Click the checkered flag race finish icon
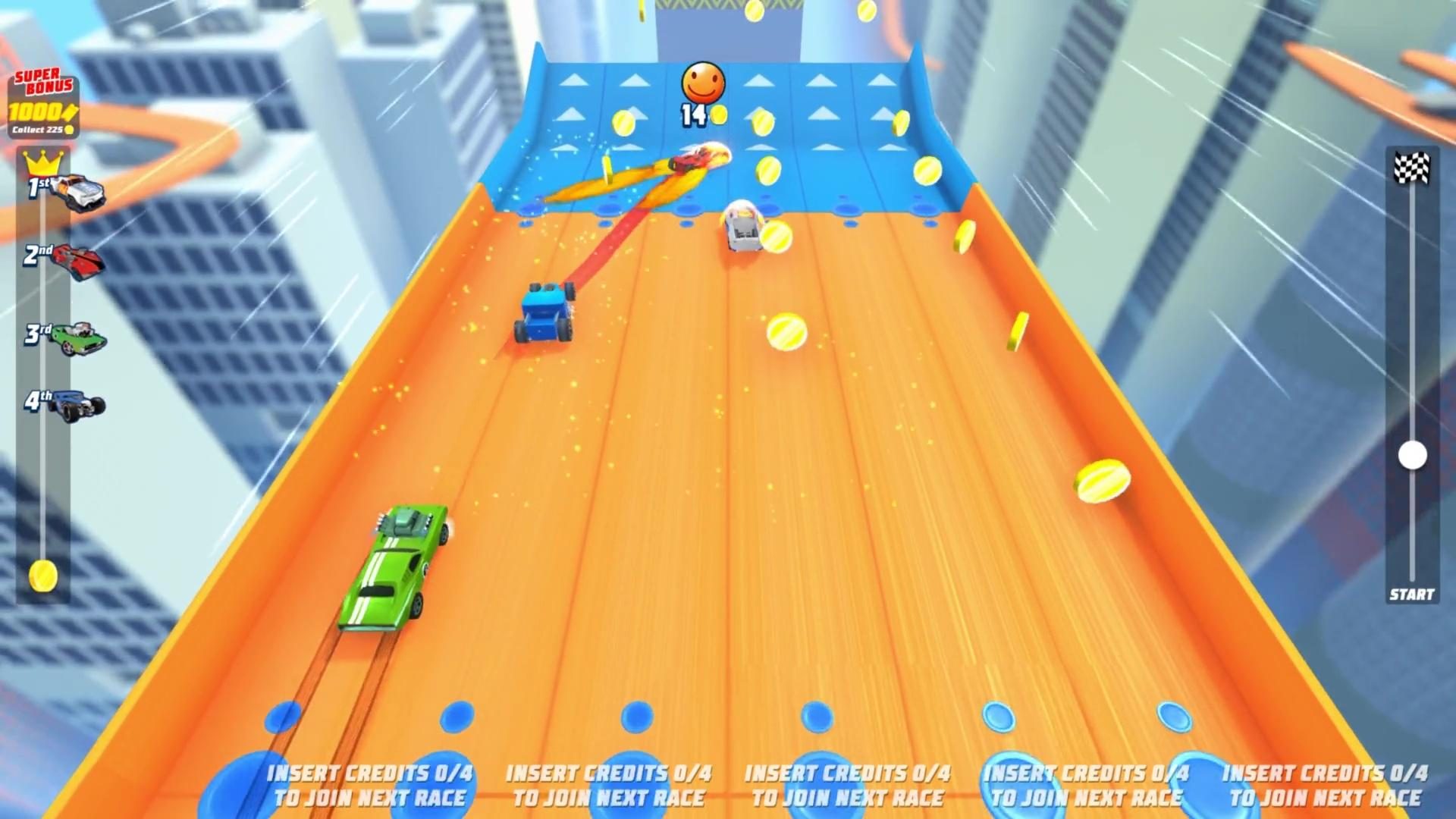The height and width of the screenshot is (819, 1456). (1410, 165)
